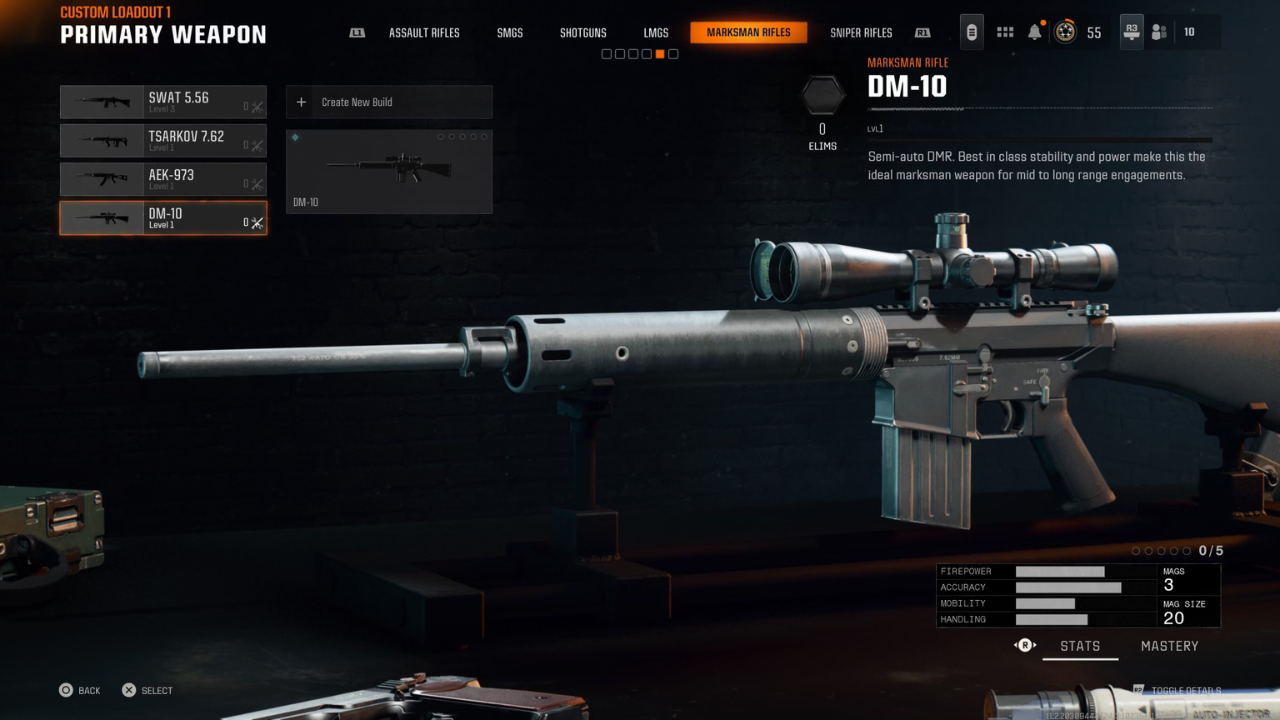Image resolution: width=1280 pixels, height=720 pixels.
Task: Open the DM-10 build thumbnail
Action: point(389,171)
